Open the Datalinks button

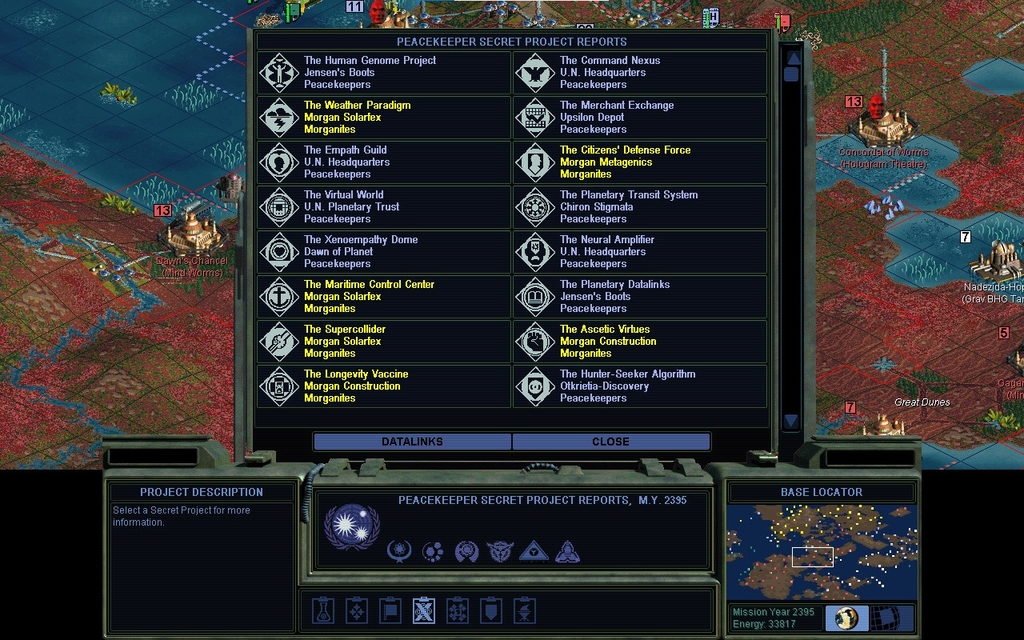point(412,441)
